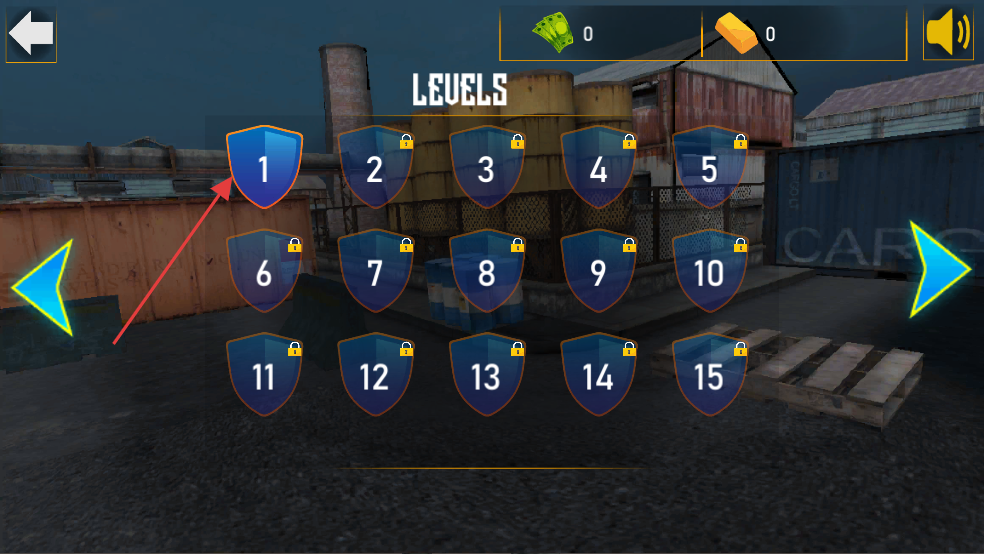Show next page with right blue arrow
The height and width of the screenshot is (554, 984).
[941, 269]
